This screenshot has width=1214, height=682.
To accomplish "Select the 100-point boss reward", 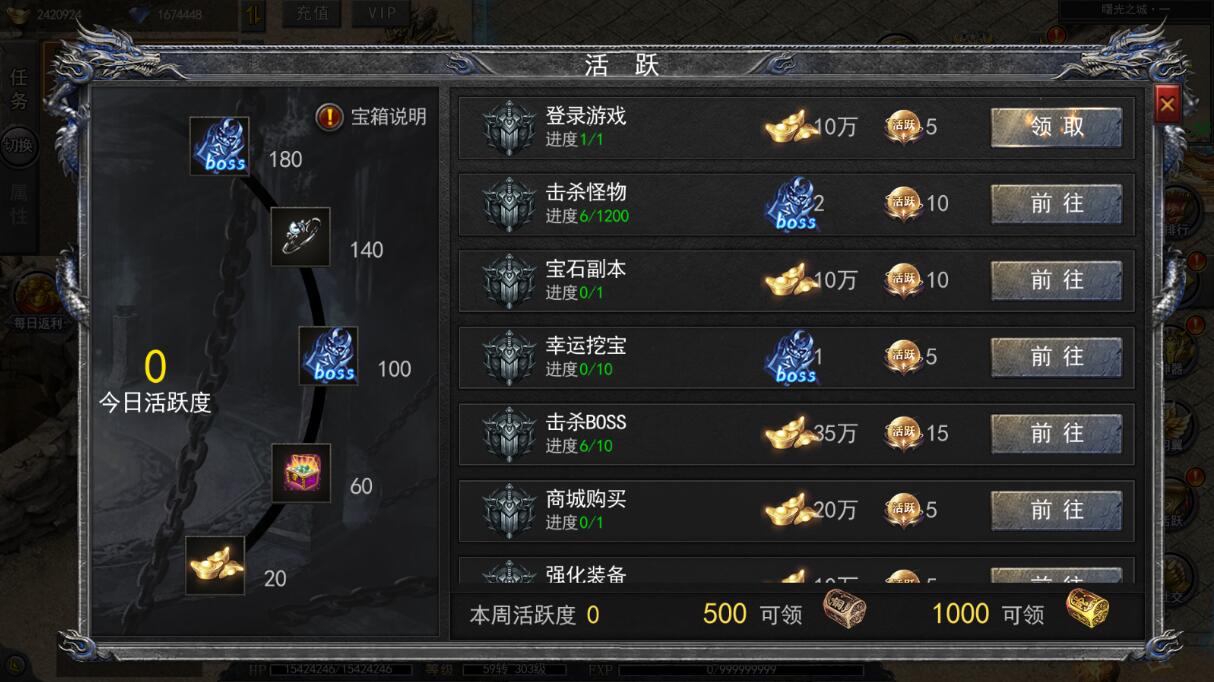I will pyautogui.click(x=329, y=356).
